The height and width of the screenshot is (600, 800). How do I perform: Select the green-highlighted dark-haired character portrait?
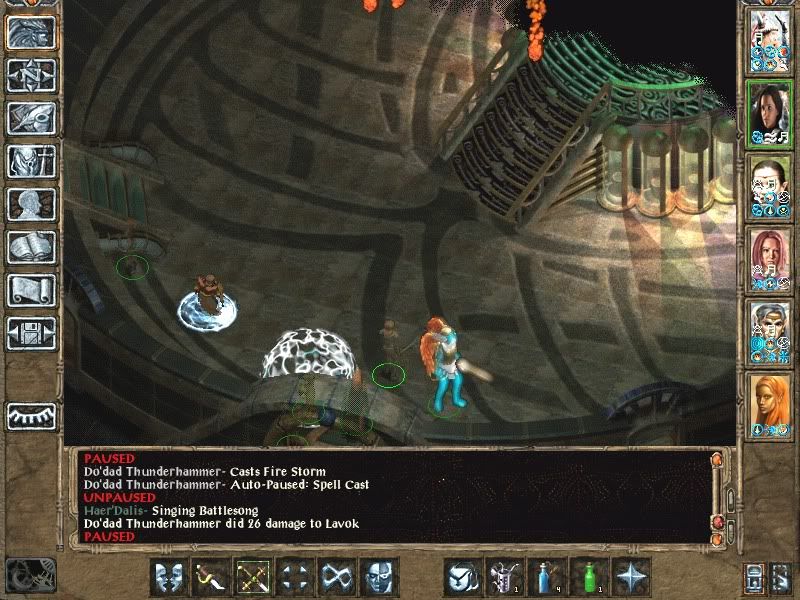[769, 112]
